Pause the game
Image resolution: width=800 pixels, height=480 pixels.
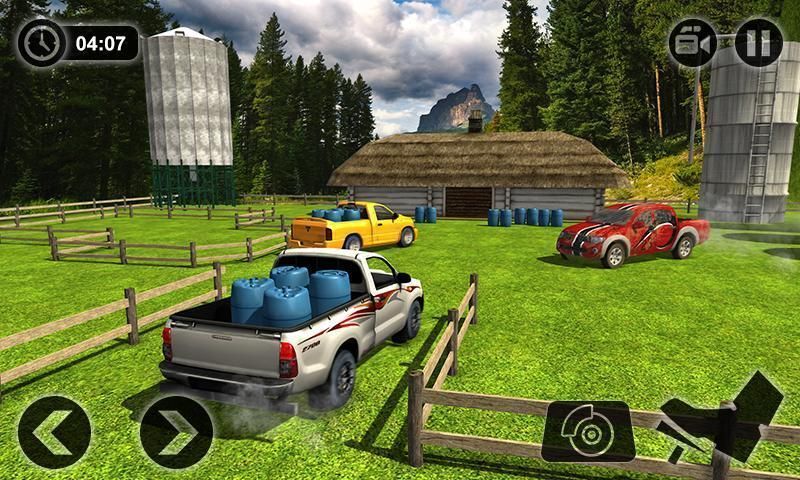coord(759,43)
